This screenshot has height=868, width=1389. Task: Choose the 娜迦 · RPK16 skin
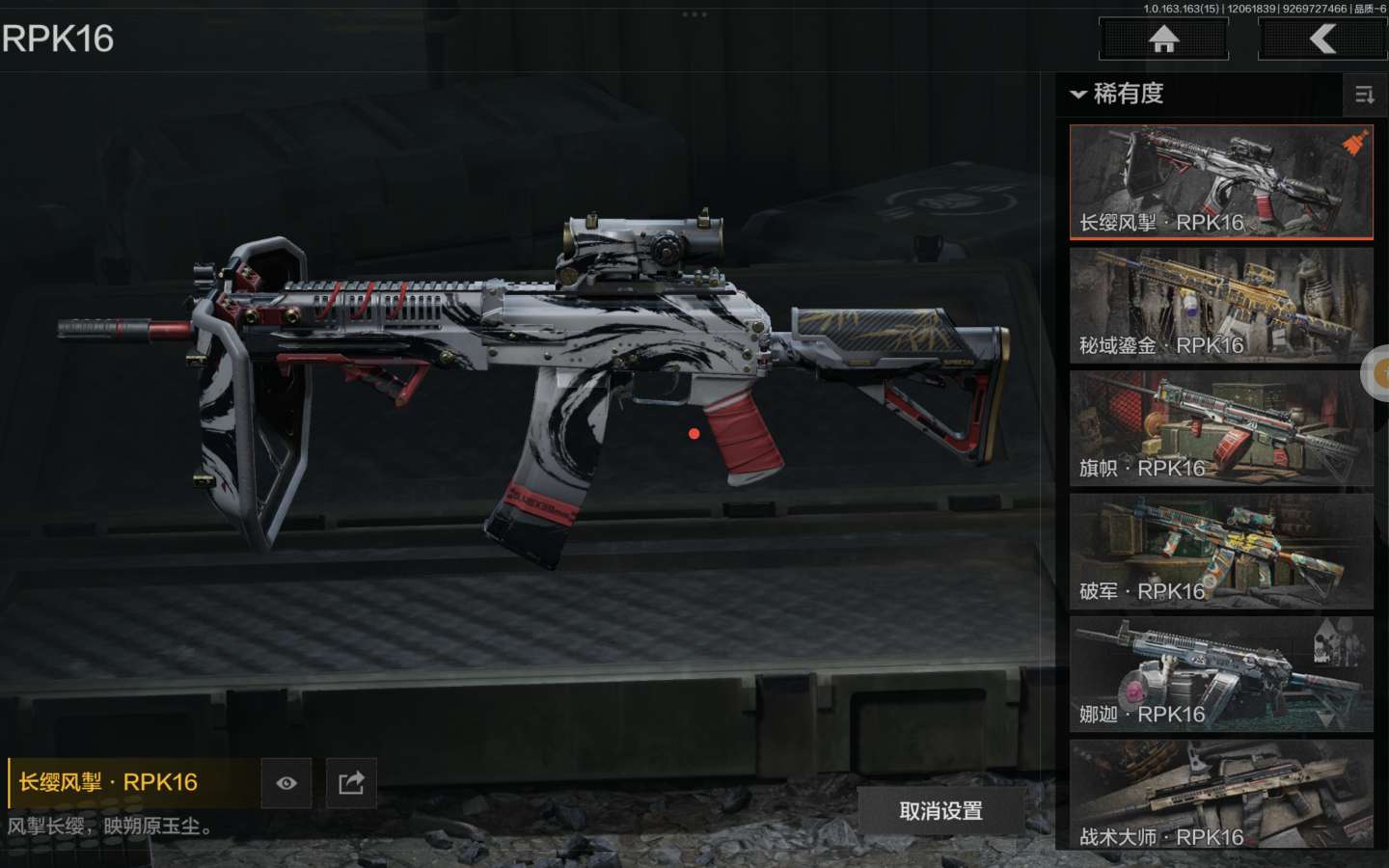(1220, 673)
